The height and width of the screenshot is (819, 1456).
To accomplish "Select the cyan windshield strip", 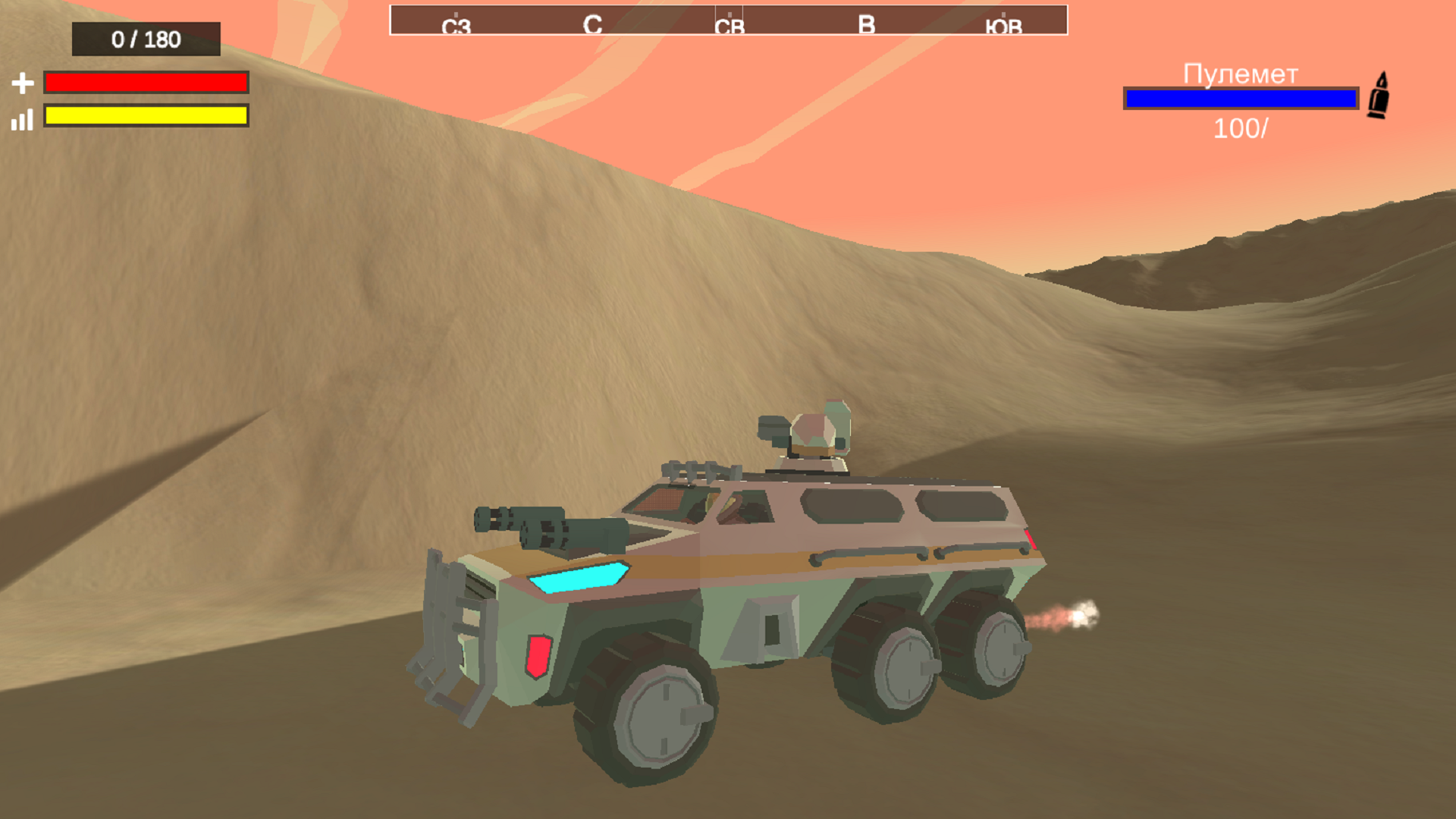I will (x=580, y=579).
